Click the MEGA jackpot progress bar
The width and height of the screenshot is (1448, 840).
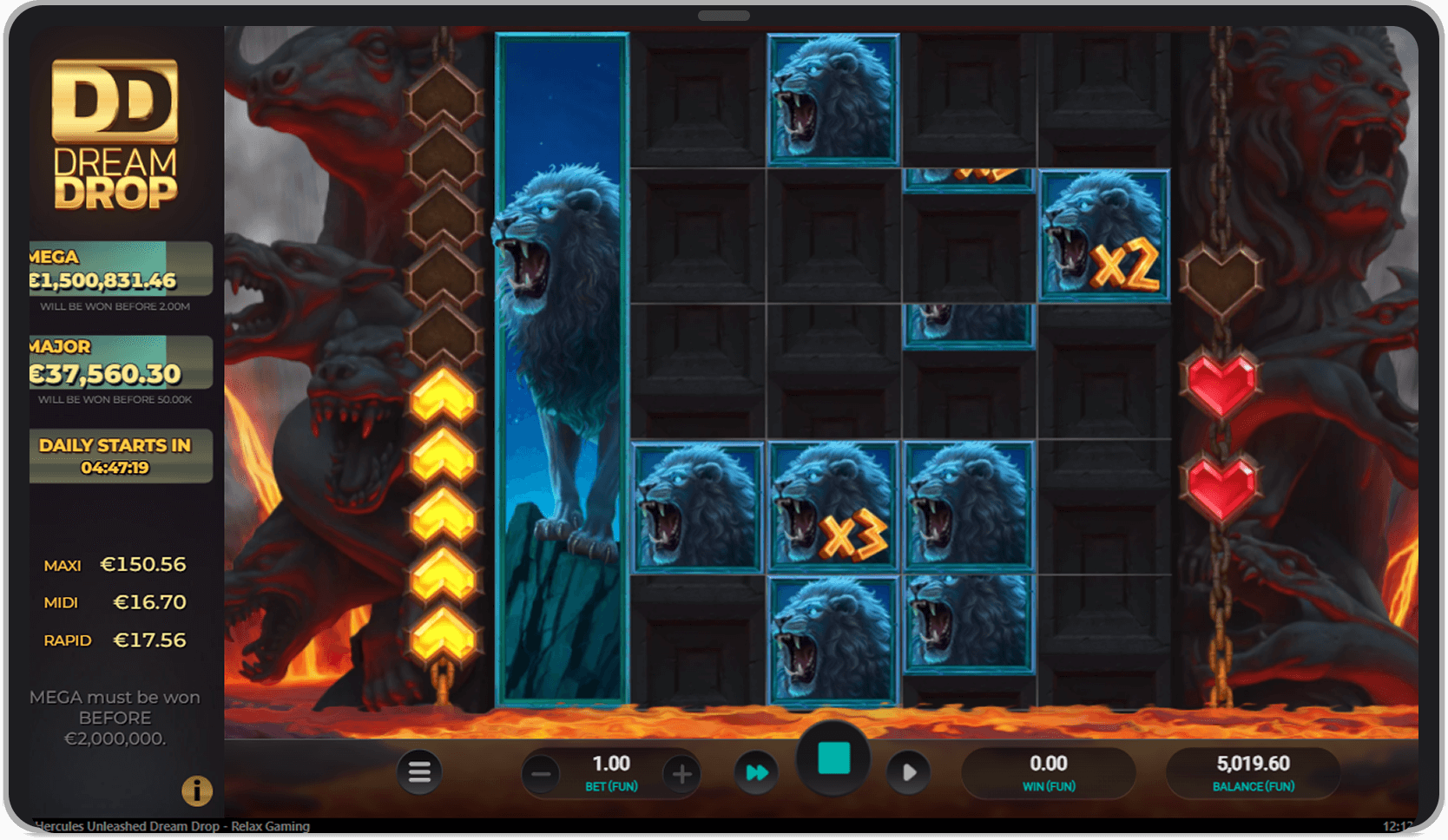[x=120, y=269]
